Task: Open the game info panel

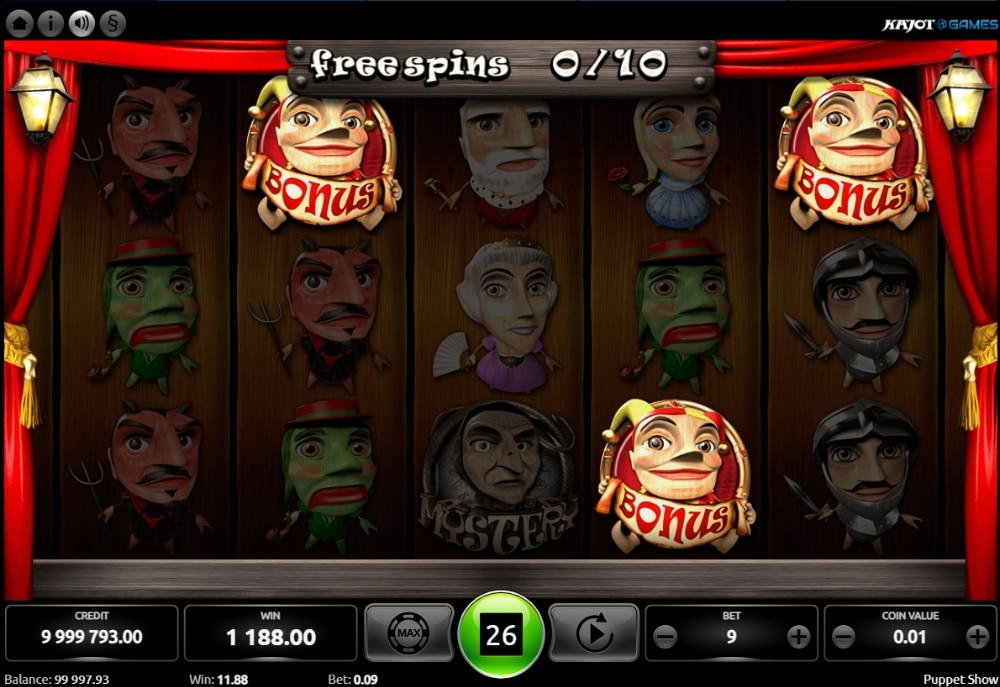Action: (x=52, y=23)
